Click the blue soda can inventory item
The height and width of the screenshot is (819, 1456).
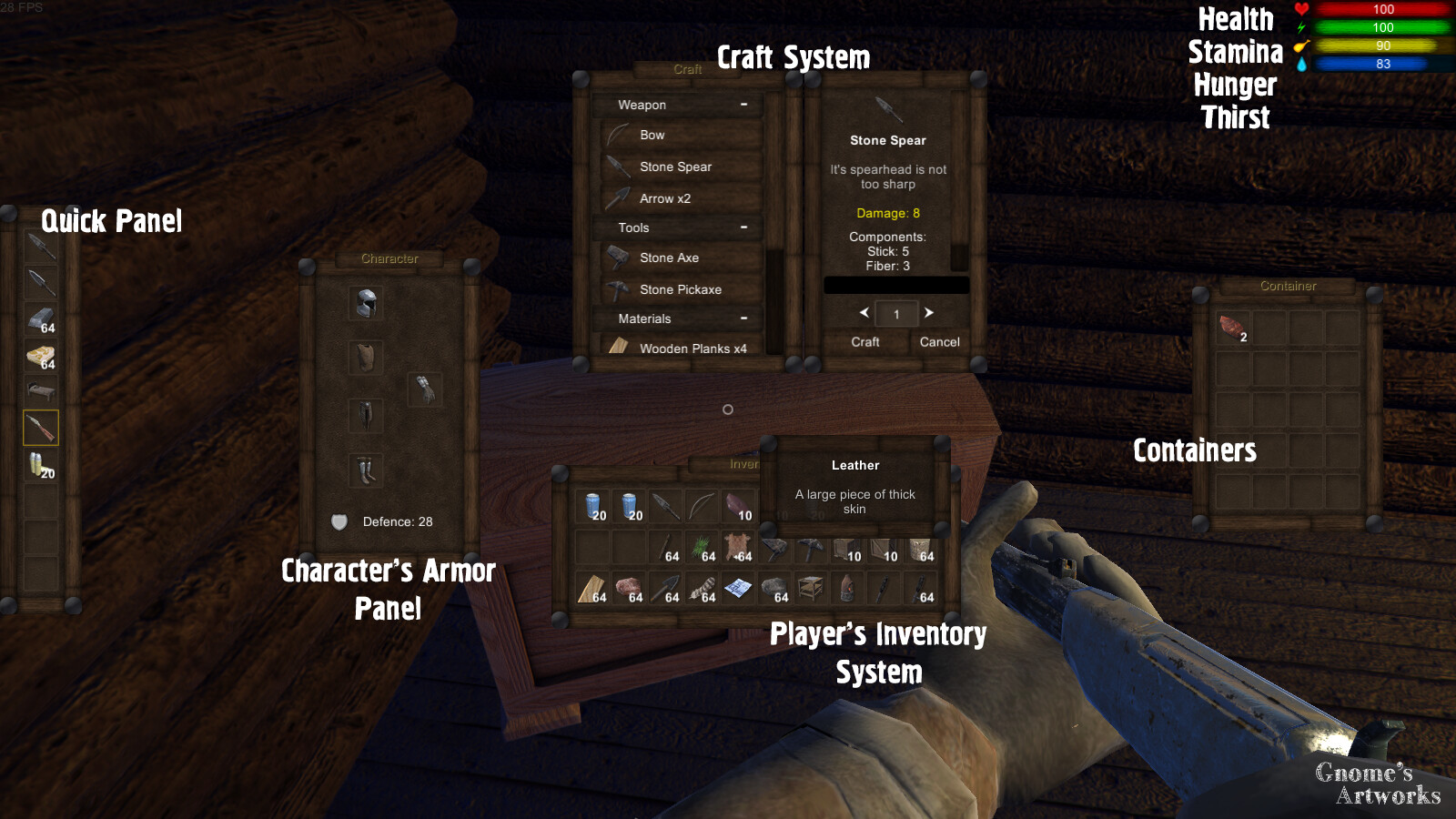591,505
